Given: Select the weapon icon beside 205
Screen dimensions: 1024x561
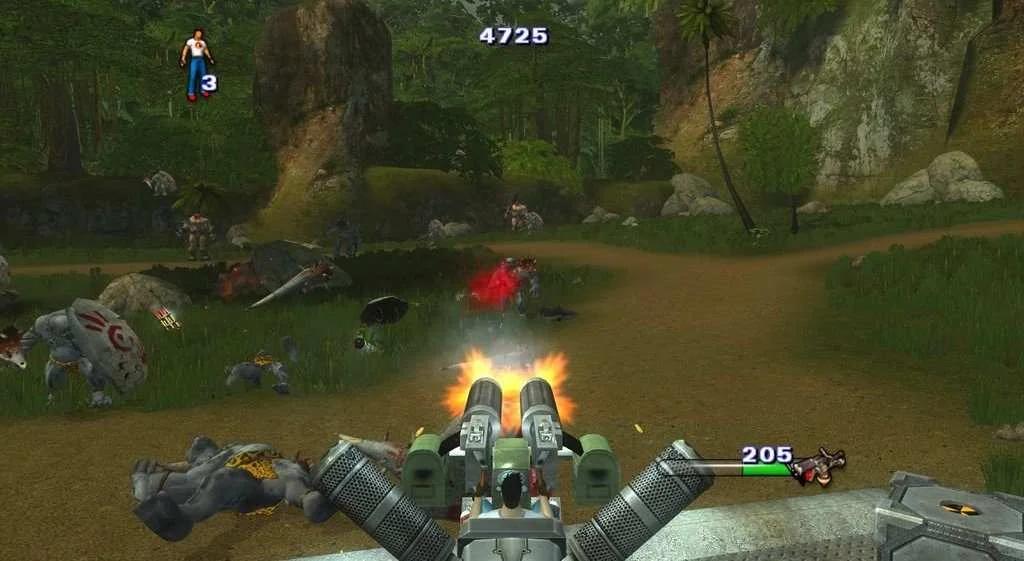Looking at the screenshot, I should 818,465.
